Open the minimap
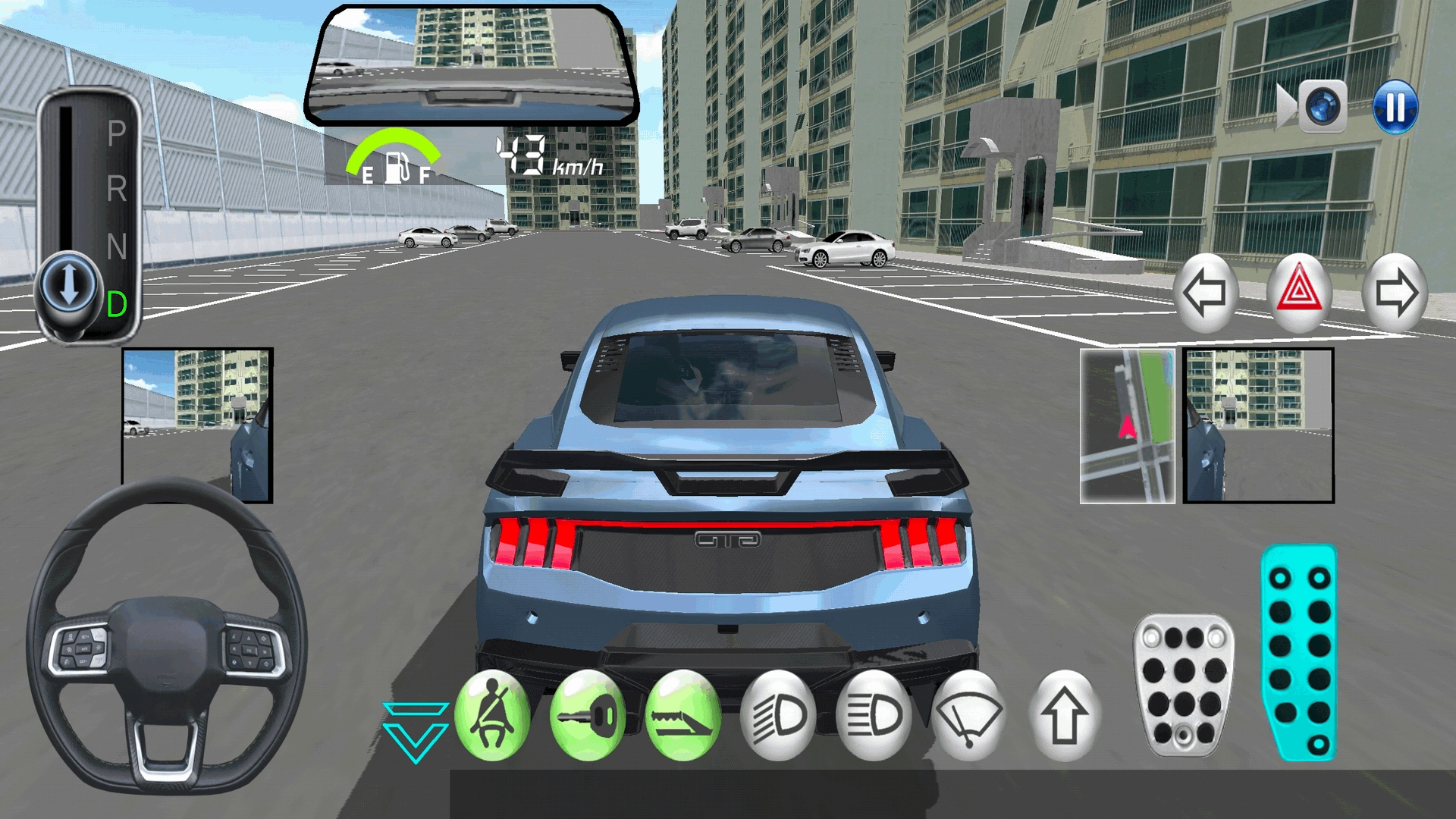Viewport: 1456px width, 819px height. (1128, 426)
